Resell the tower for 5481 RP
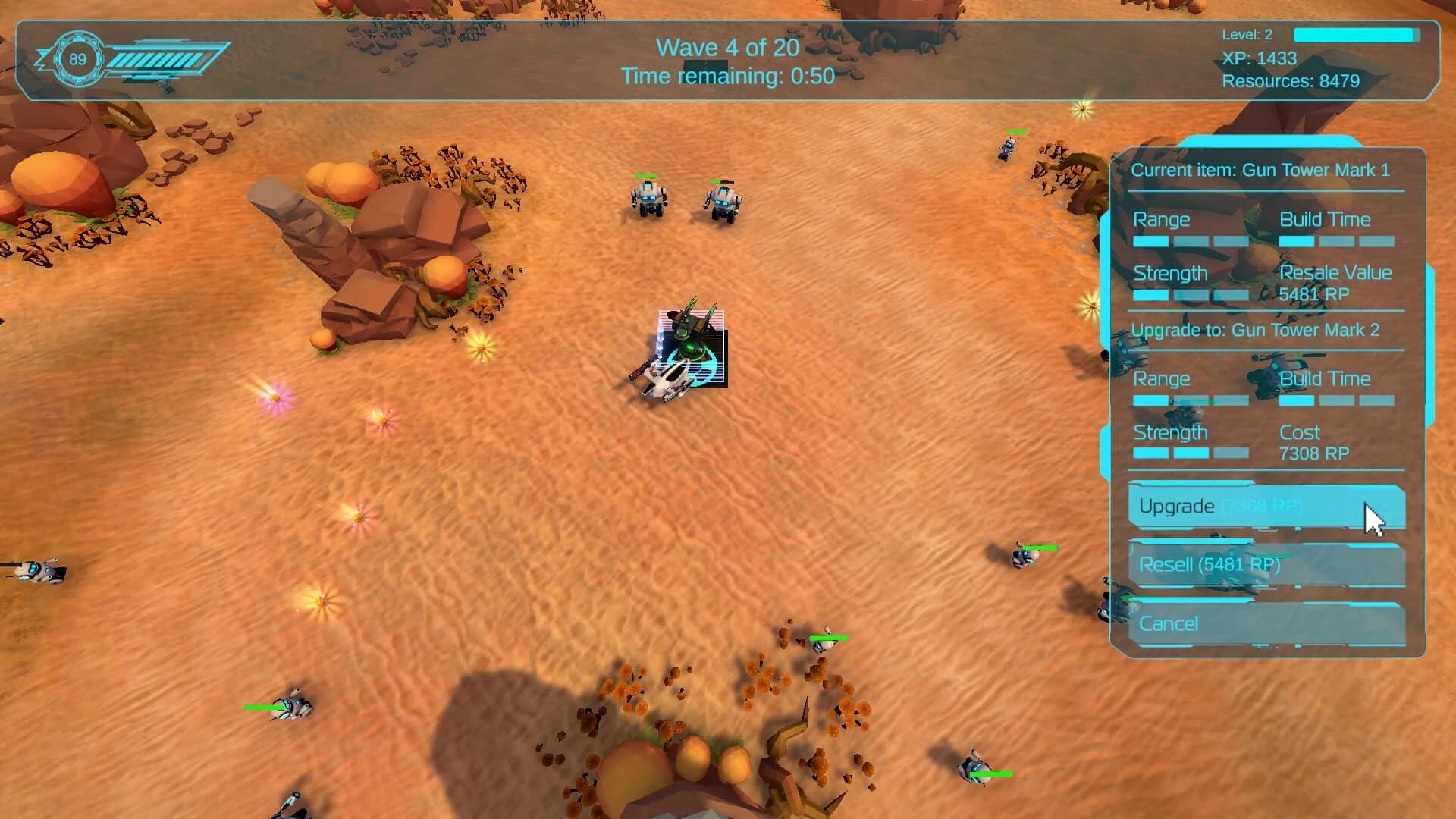Image resolution: width=1456 pixels, height=819 pixels. (1244, 565)
